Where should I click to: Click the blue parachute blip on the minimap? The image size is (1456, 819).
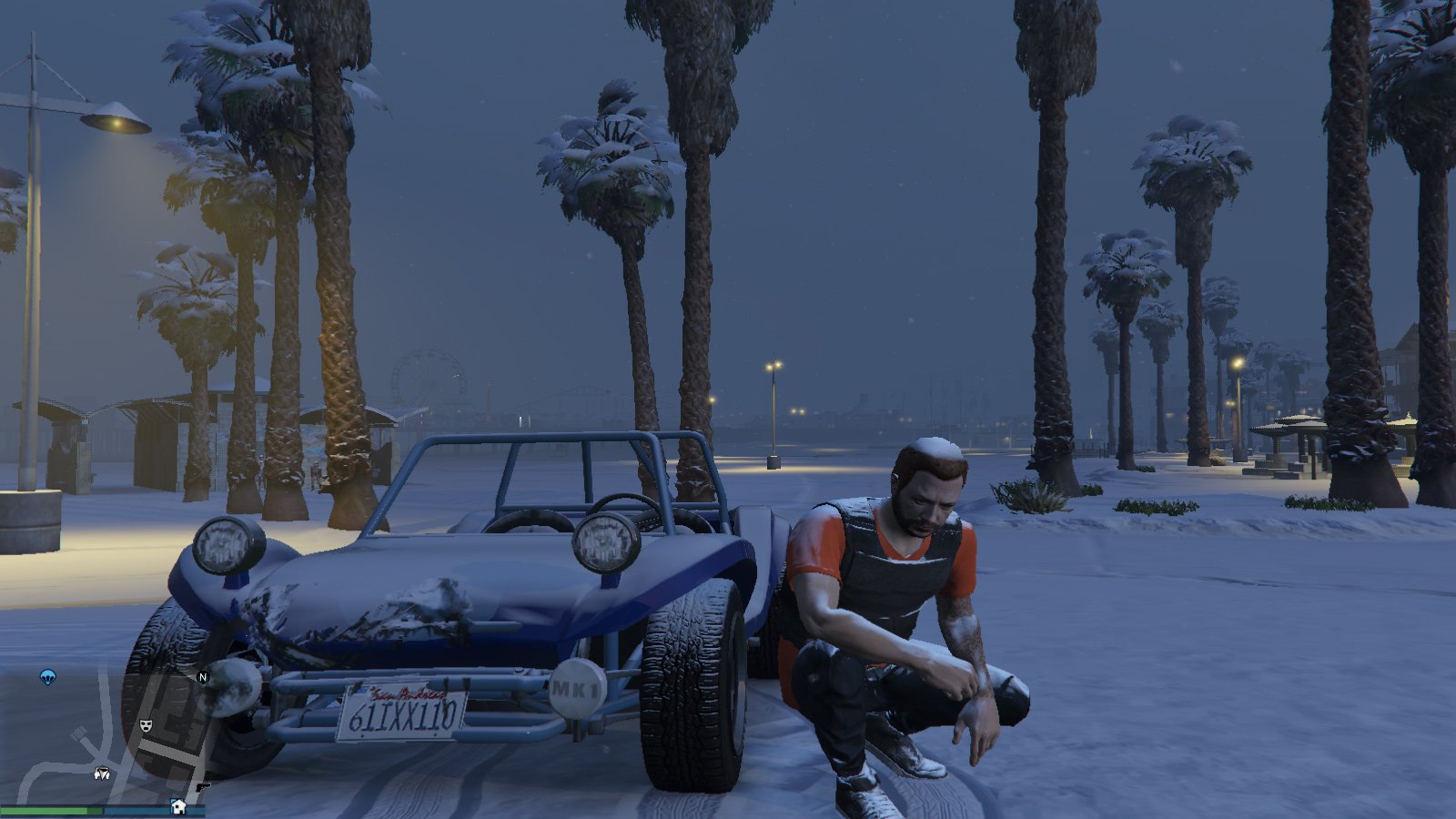(47, 676)
